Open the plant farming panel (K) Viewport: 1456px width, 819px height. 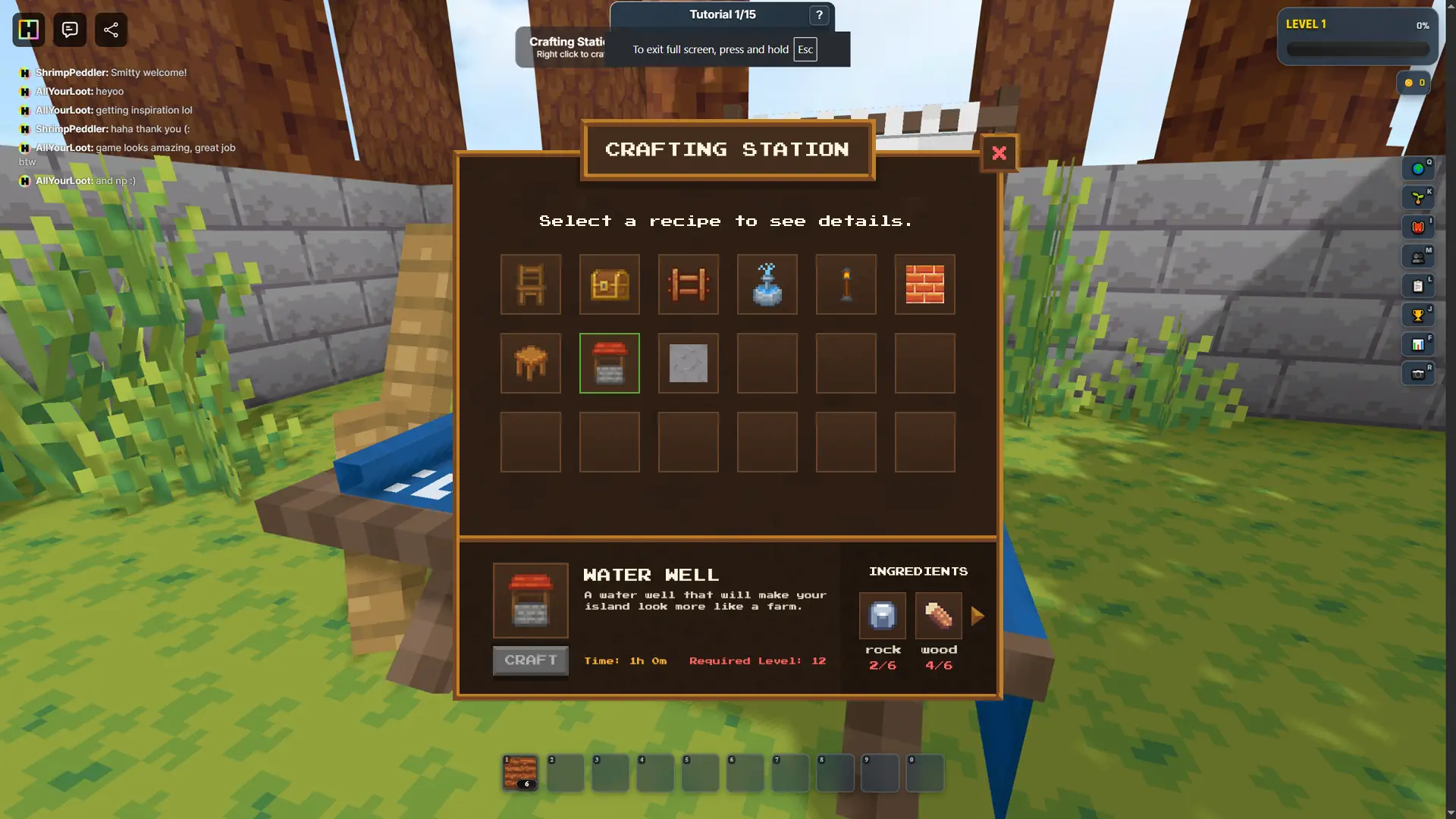[x=1419, y=198]
